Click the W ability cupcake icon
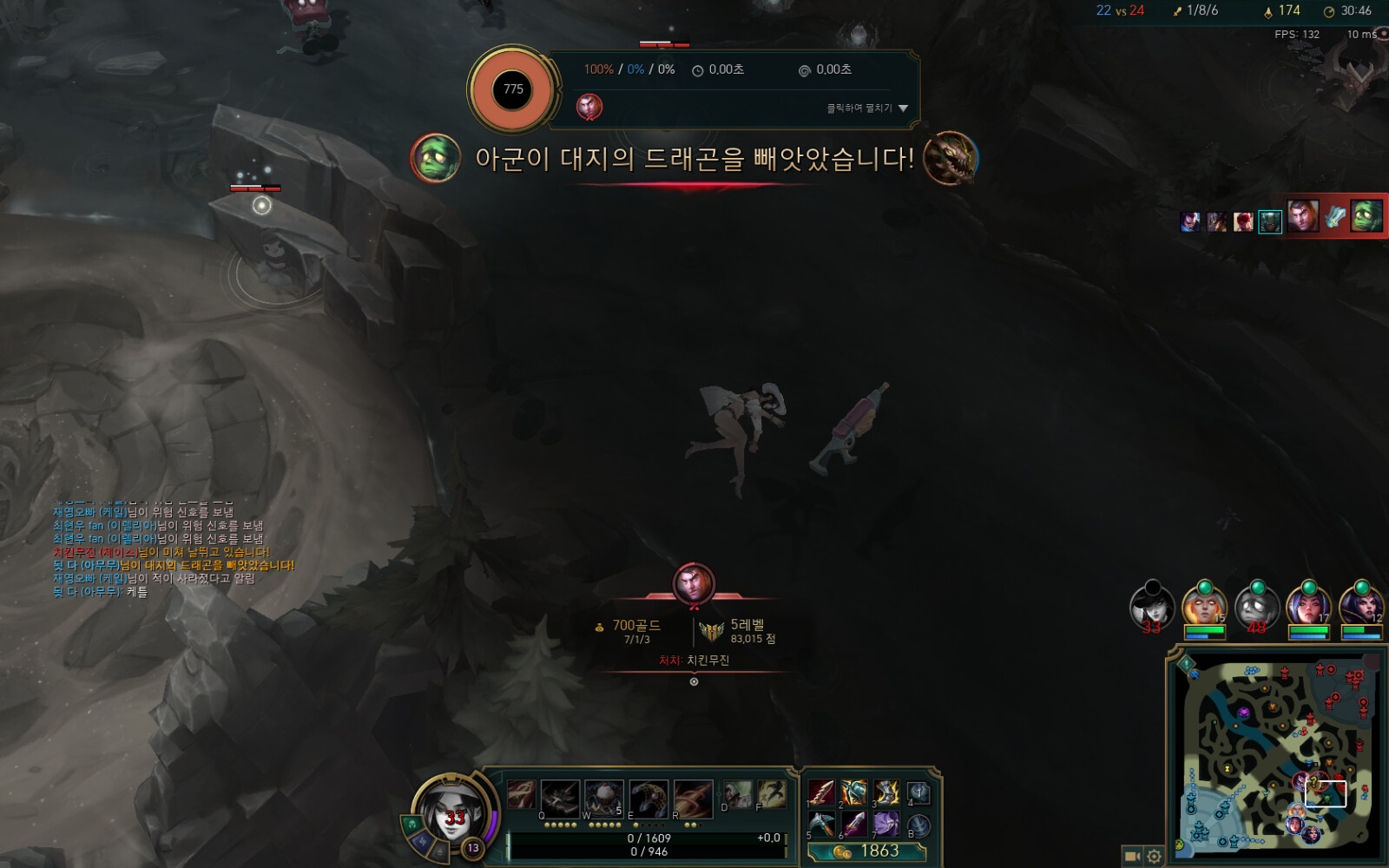Viewport: 1389px width, 868px height. (x=603, y=797)
